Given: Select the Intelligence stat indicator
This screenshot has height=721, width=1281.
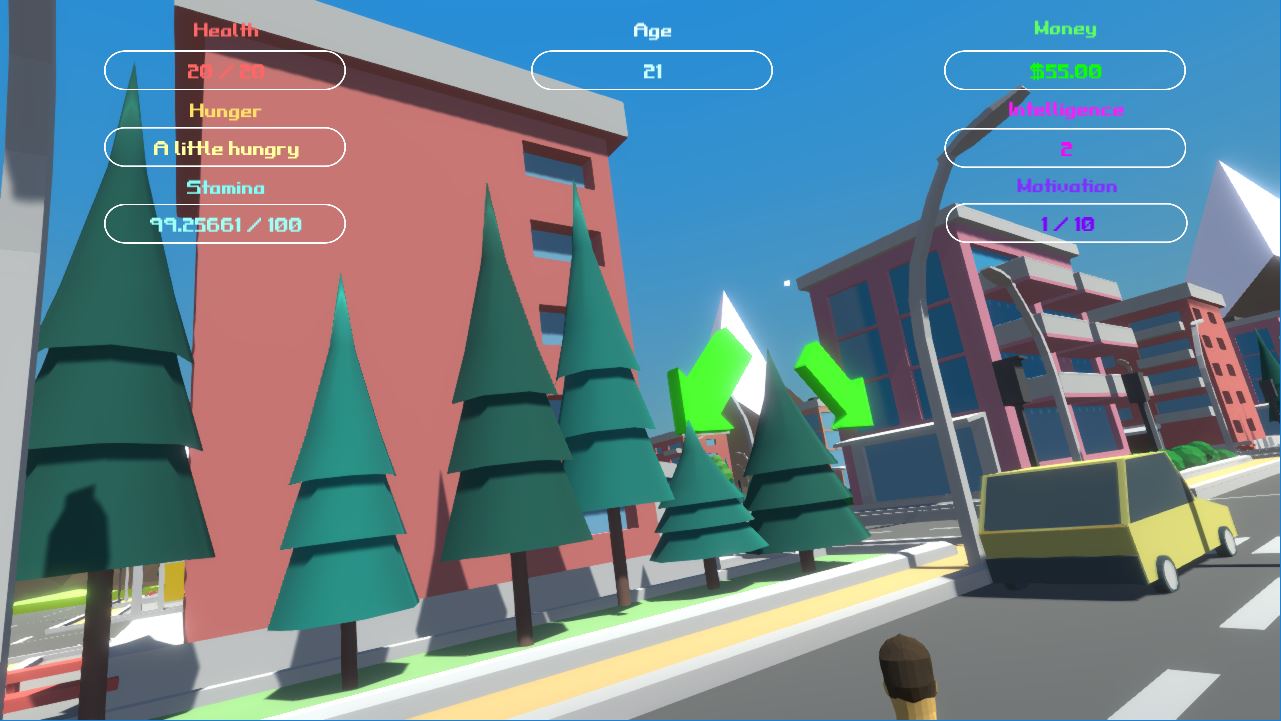Looking at the screenshot, I should pos(1064,147).
